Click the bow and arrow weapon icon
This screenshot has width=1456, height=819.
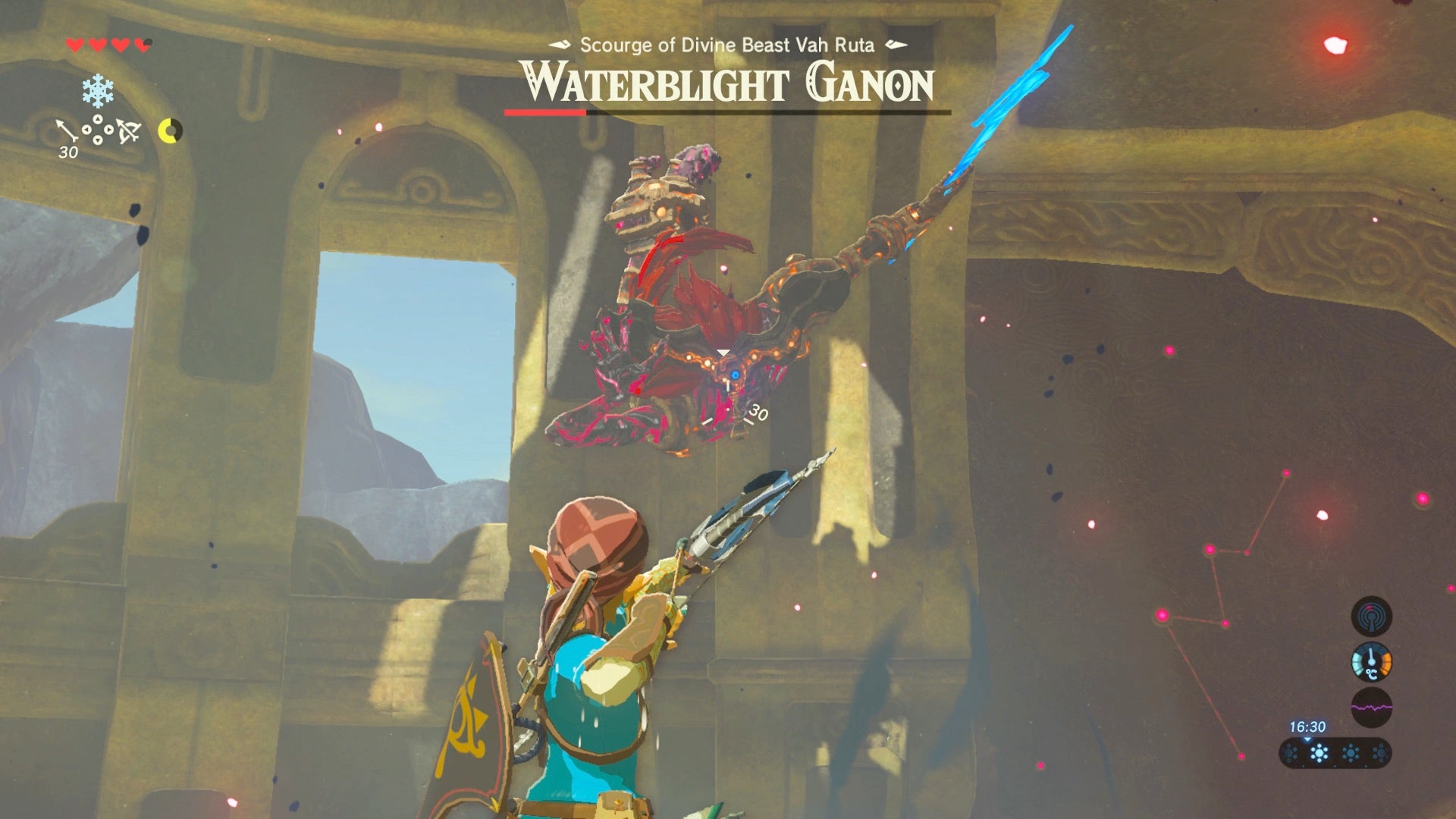click(x=128, y=131)
